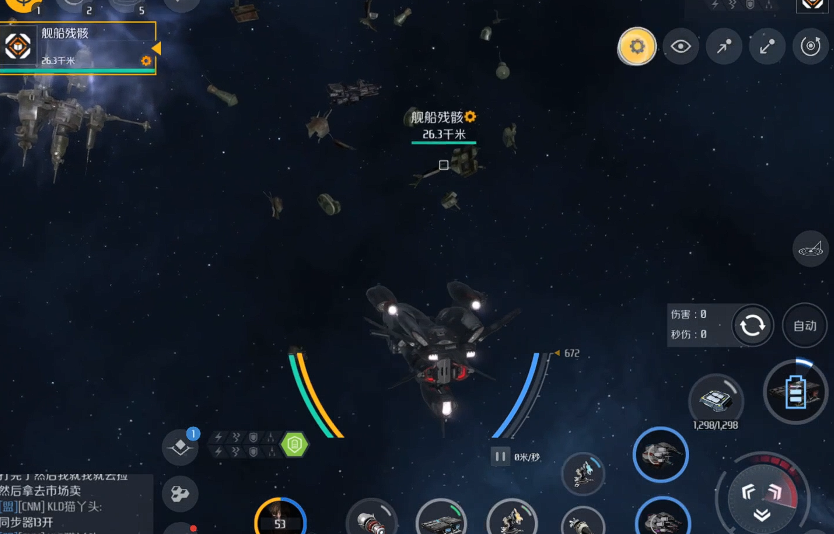The width and height of the screenshot is (834, 534).
Task: Activate the capacitor battery module
Action: pos(796,391)
